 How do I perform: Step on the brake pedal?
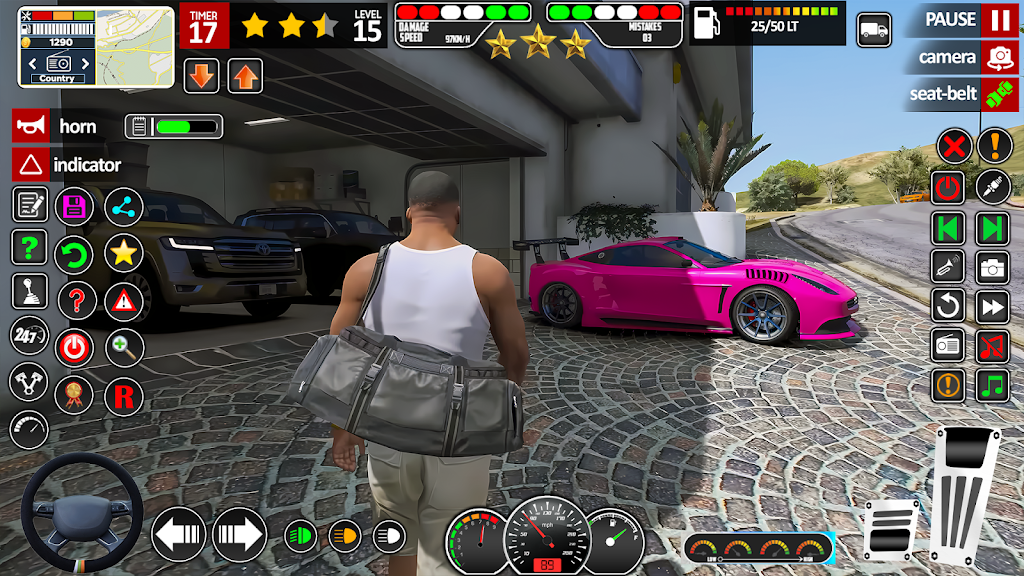[890, 529]
